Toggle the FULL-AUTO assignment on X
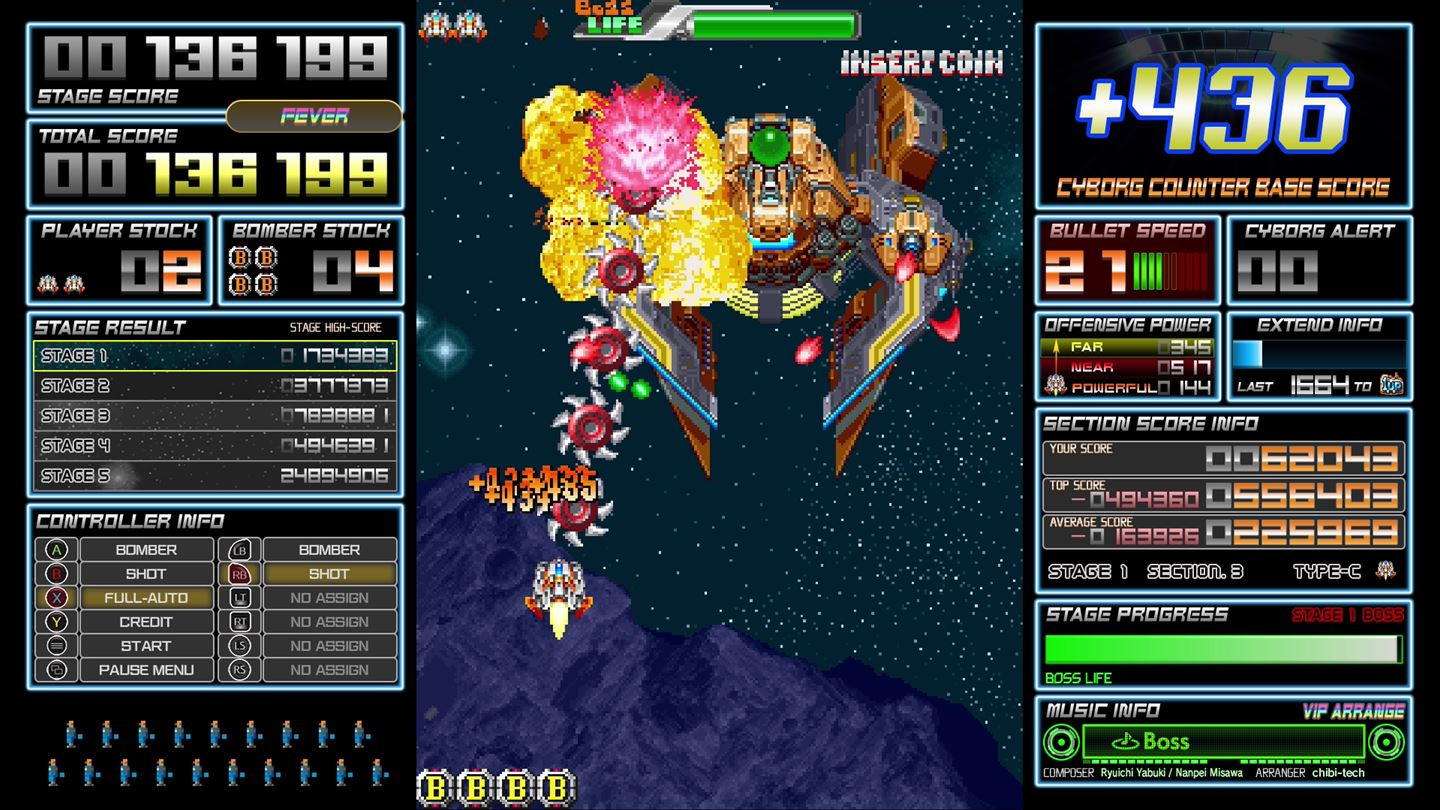The width and height of the screenshot is (1440, 810). [x=145, y=598]
